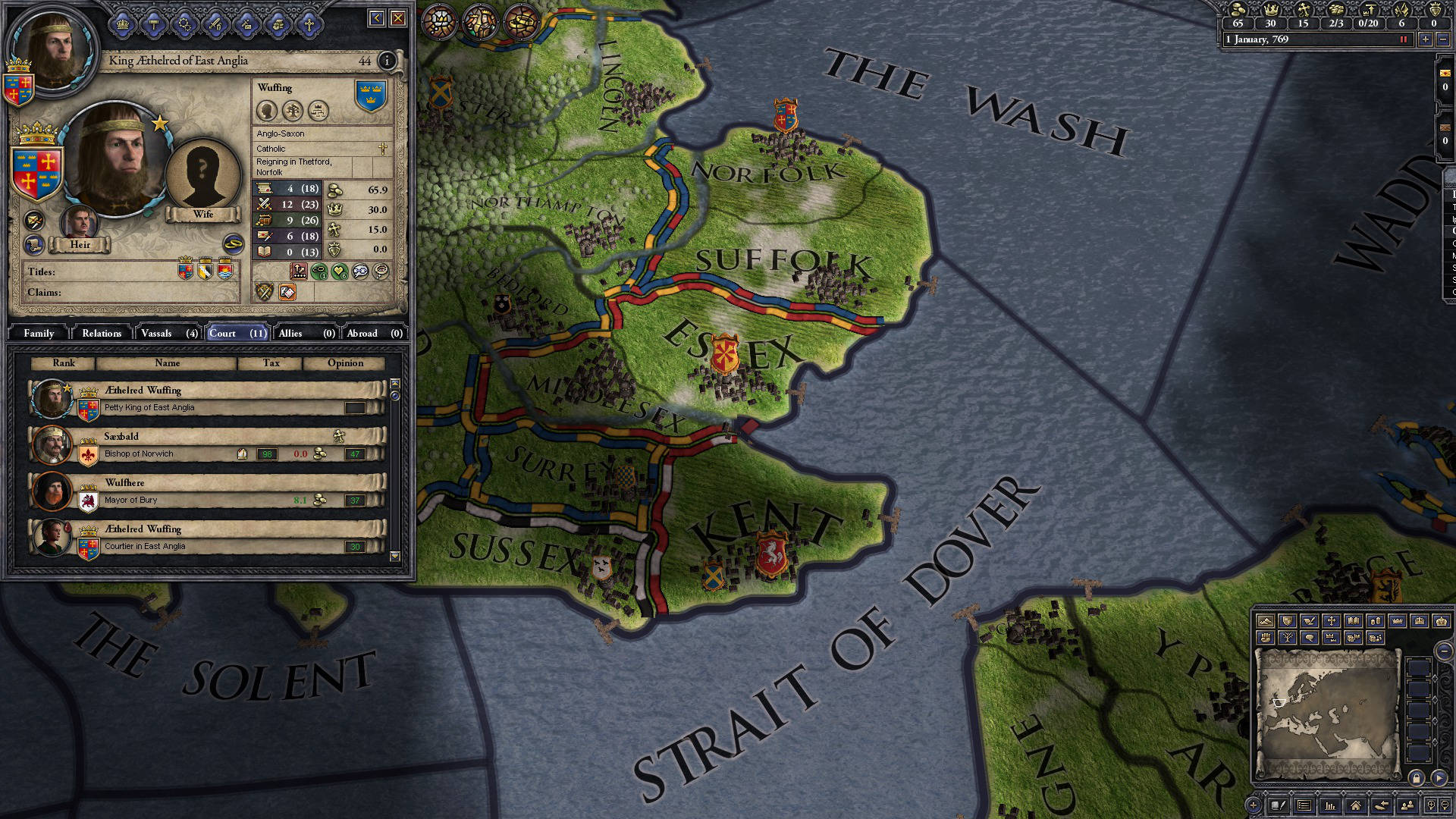The height and width of the screenshot is (819, 1456).
Task: Open the Wuffing dynasty shield
Action: 371,96
